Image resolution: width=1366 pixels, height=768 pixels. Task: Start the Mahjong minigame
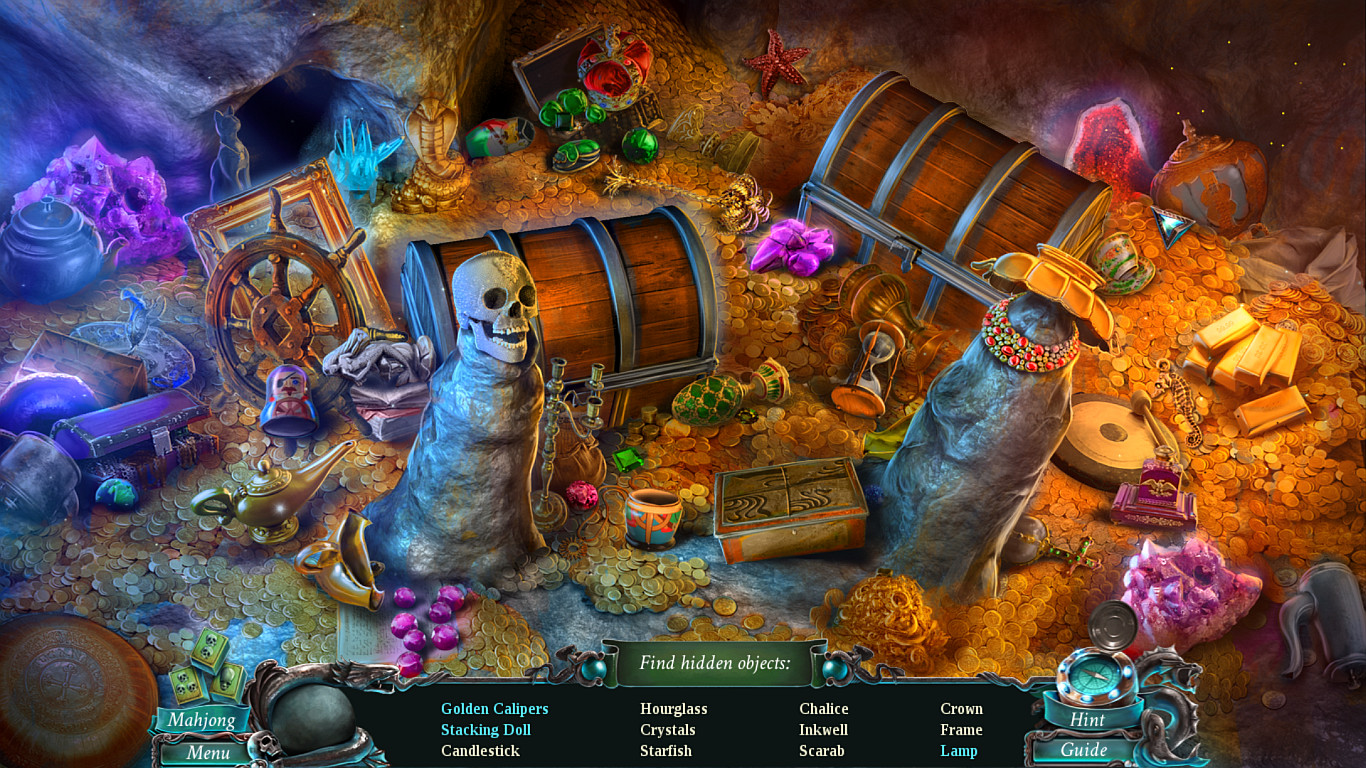[x=203, y=719]
